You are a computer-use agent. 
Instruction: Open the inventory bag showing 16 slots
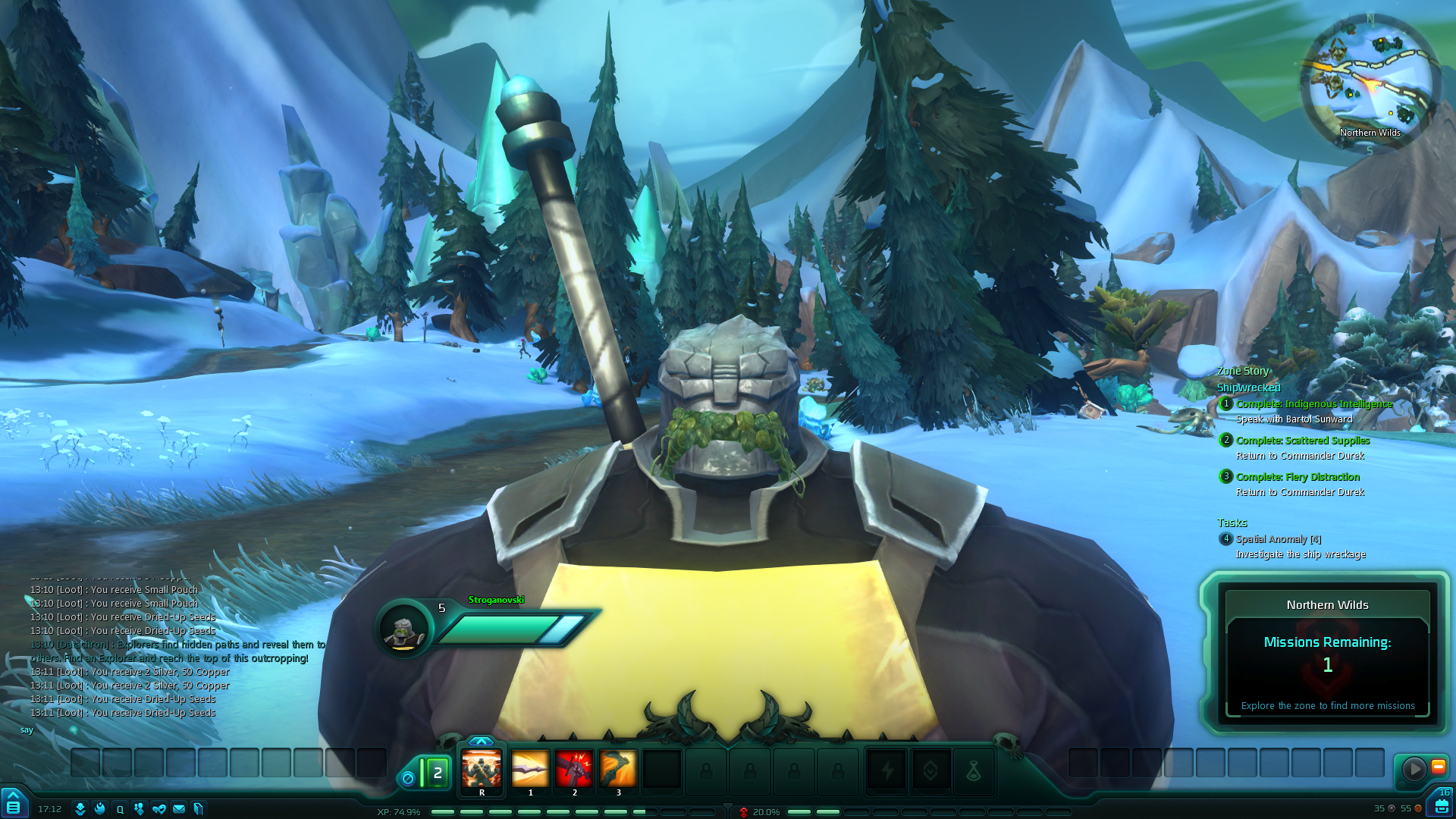tap(1442, 807)
